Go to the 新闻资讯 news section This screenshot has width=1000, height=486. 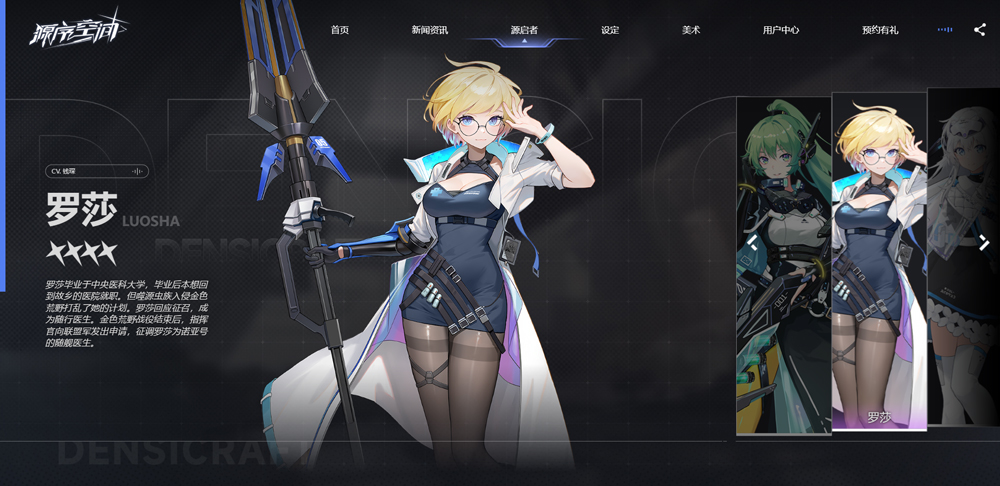[429, 30]
